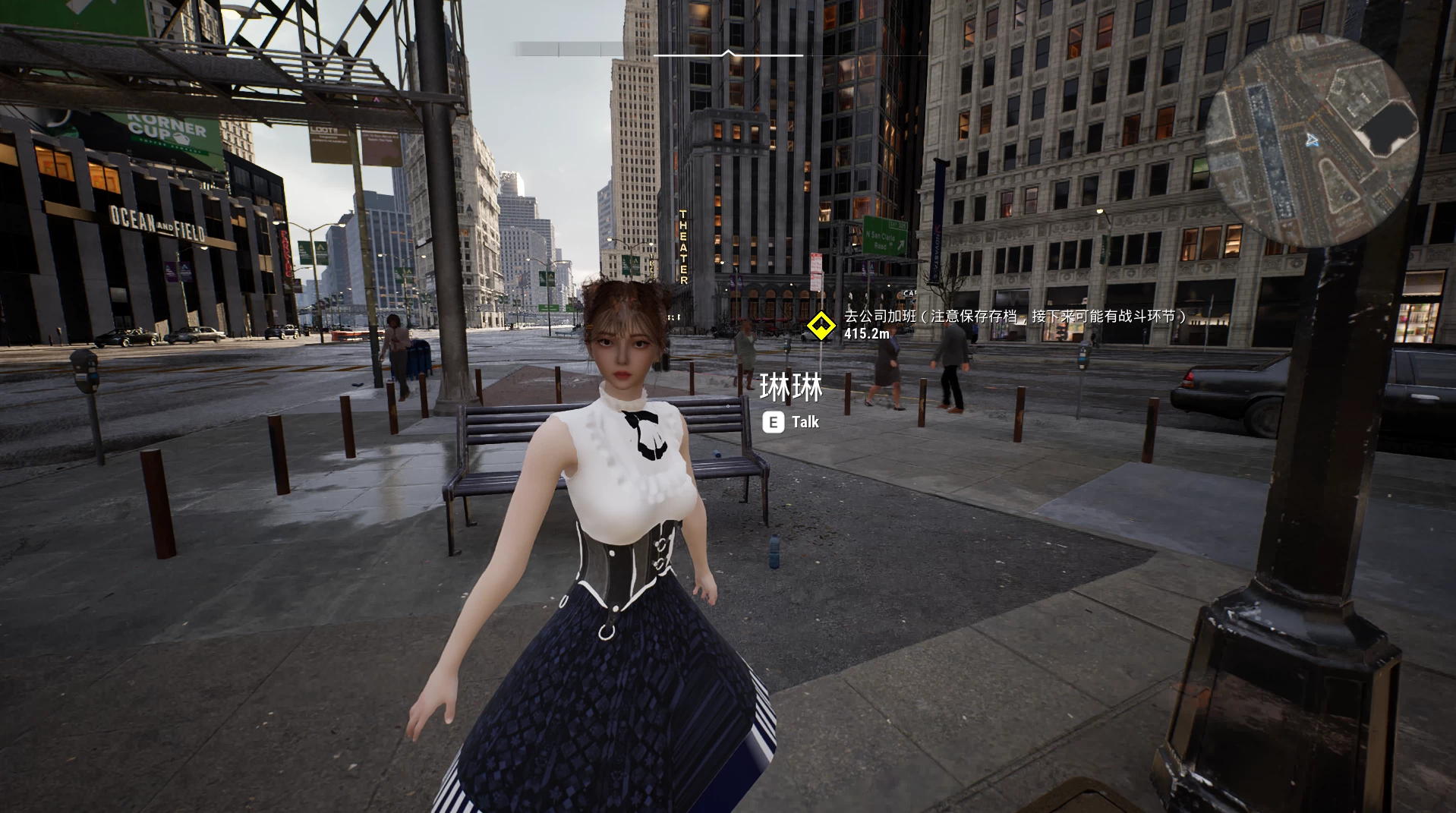Image resolution: width=1456 pixels, height=813 pixels.
Task: Click the compass bar heading indicator
Action: [x=728, y=54]
